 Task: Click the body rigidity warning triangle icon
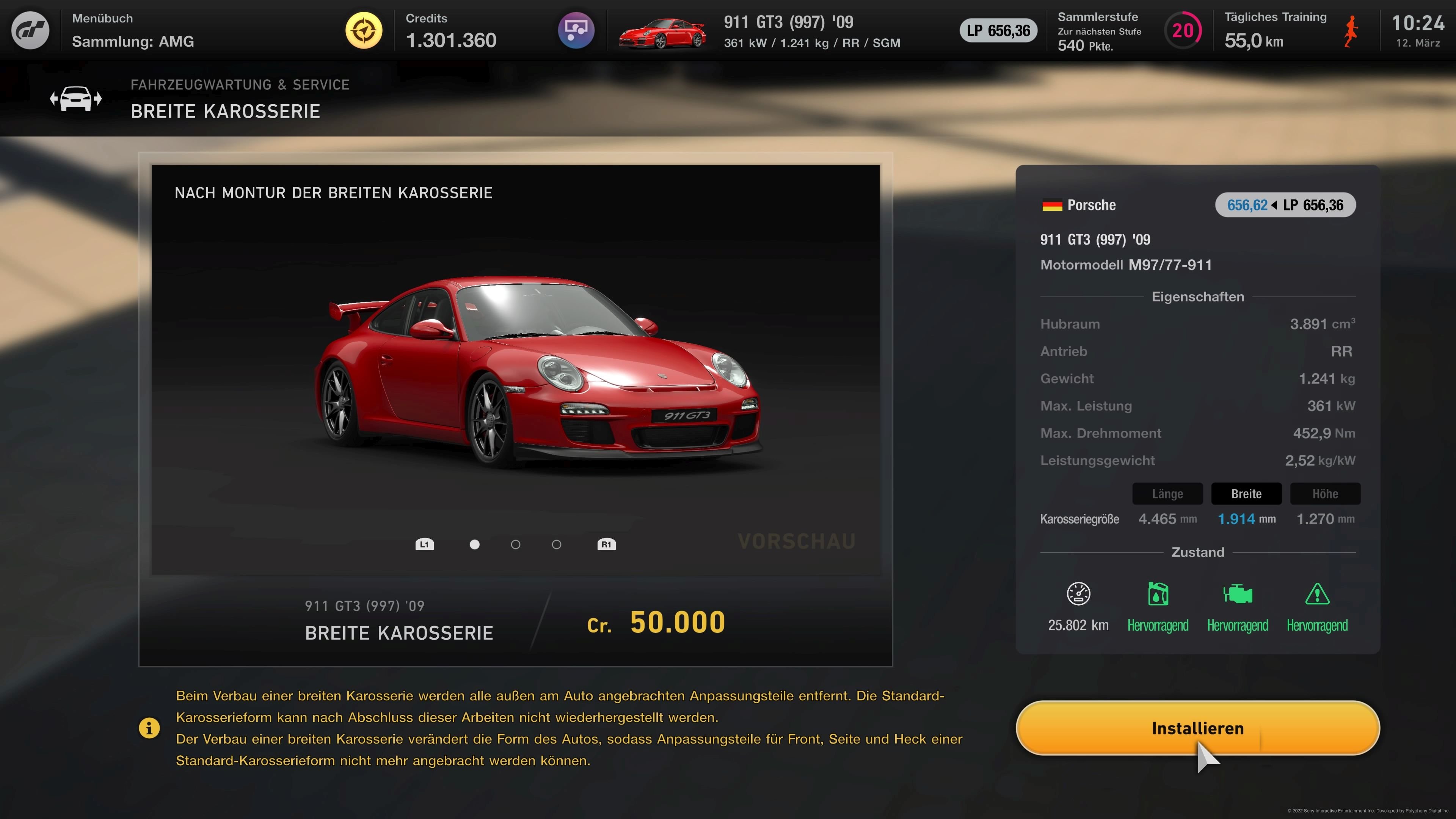pos(1318,594)
